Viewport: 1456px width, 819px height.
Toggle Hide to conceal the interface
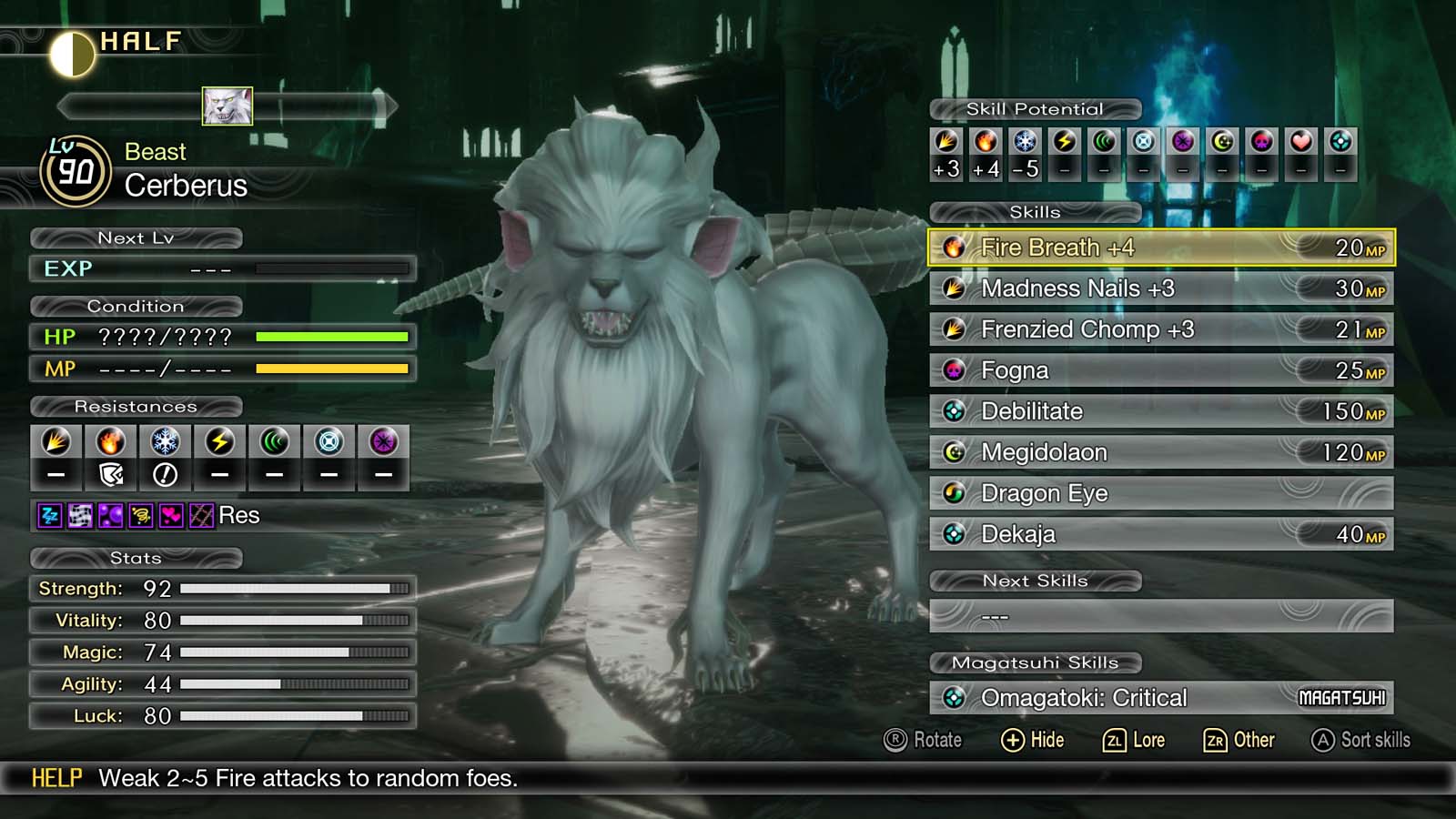click(x=1035, y=740)
